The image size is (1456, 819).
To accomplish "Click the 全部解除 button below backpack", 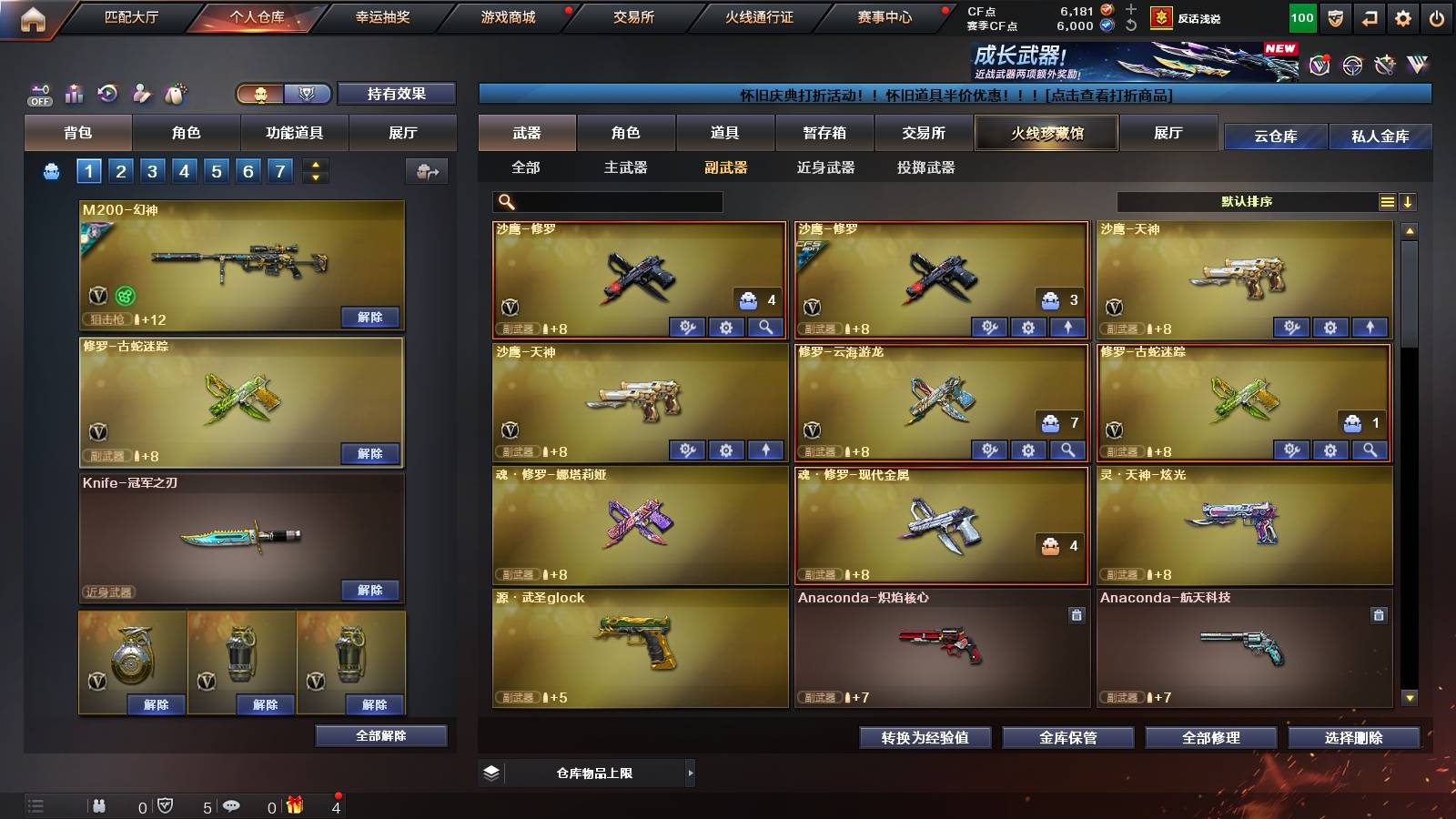I will pyautogui.click(x=381, y=735).
